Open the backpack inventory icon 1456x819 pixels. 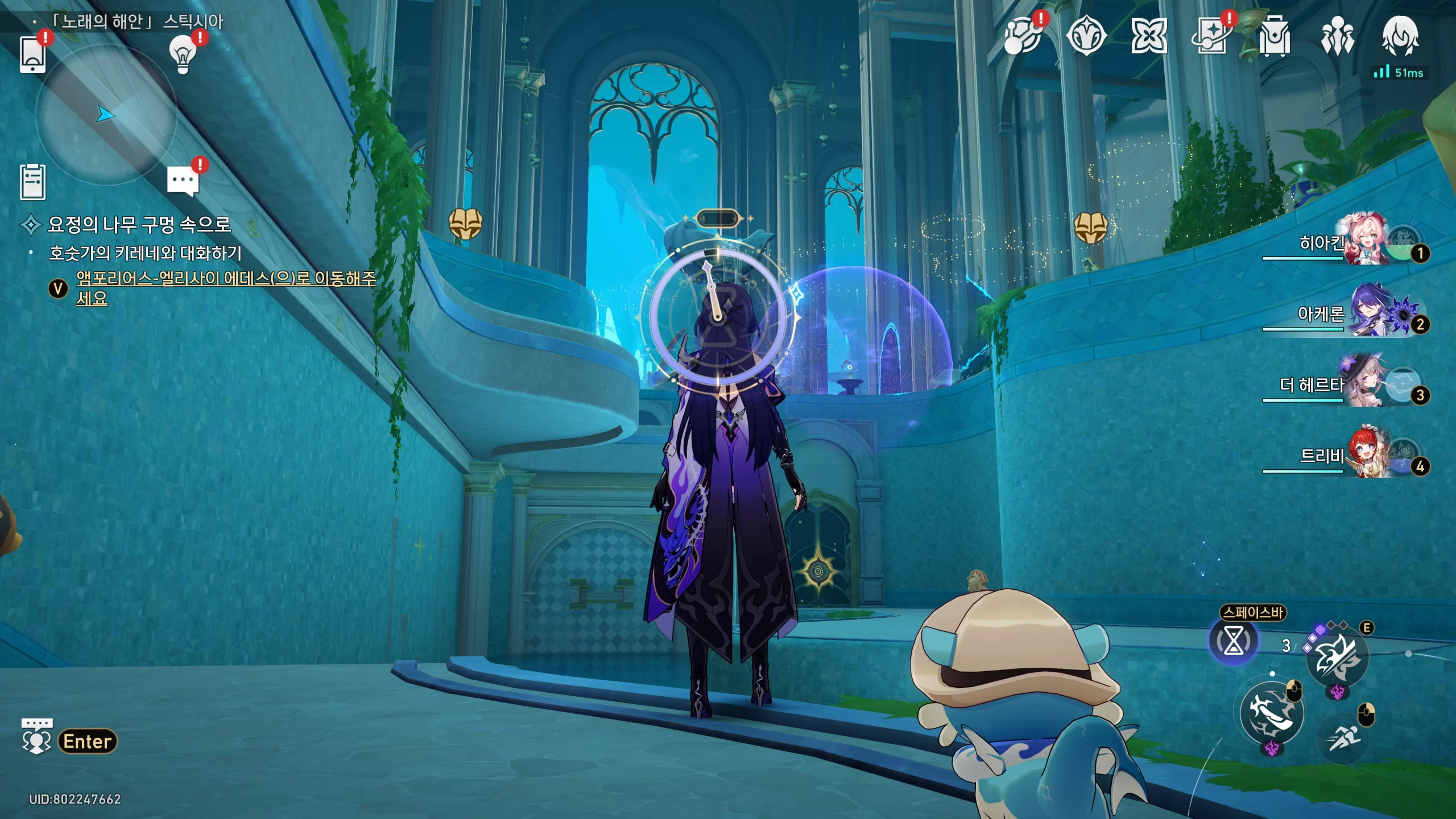click(x=1274, y=36)
